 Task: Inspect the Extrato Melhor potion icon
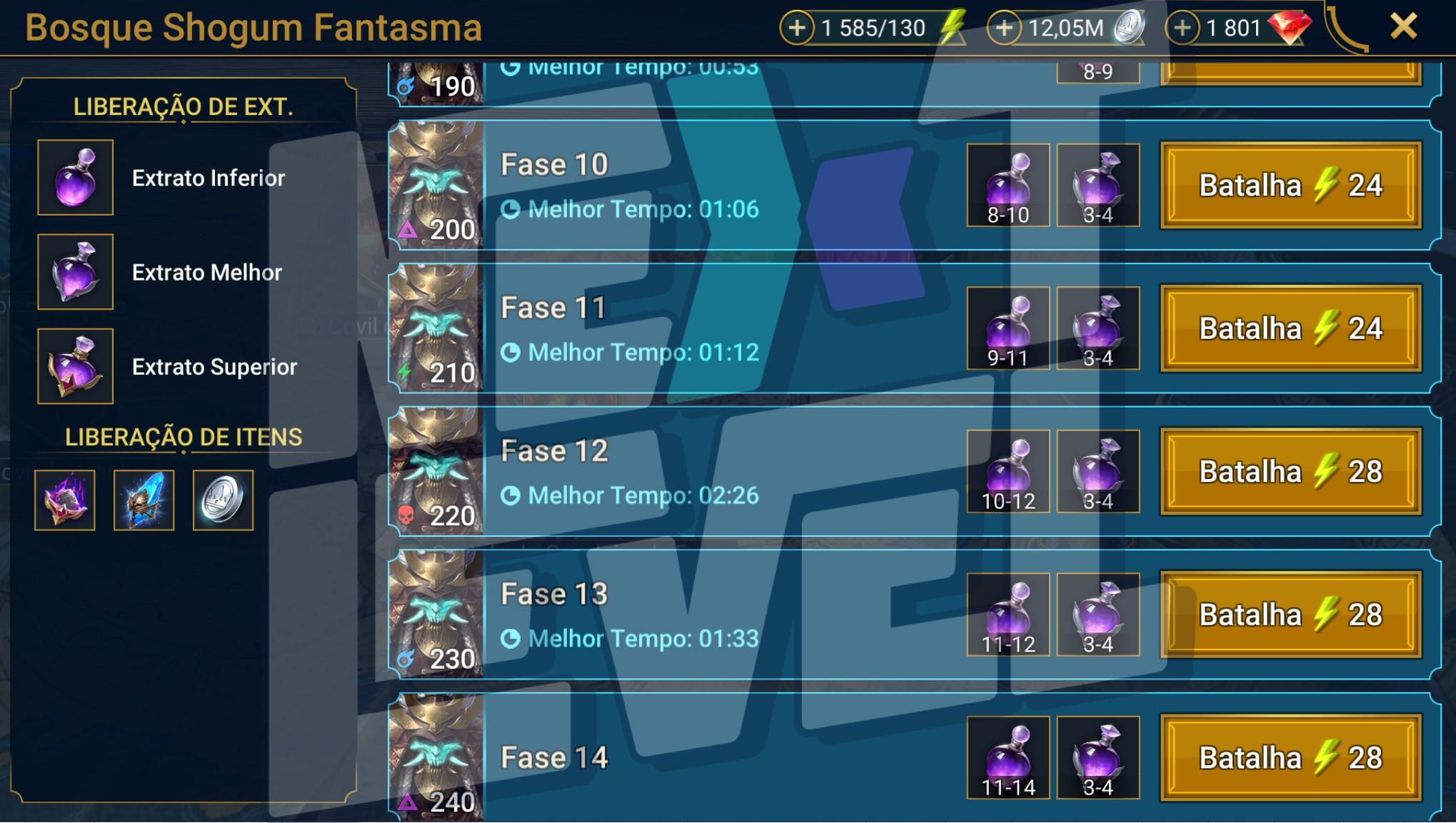(75, 272)
